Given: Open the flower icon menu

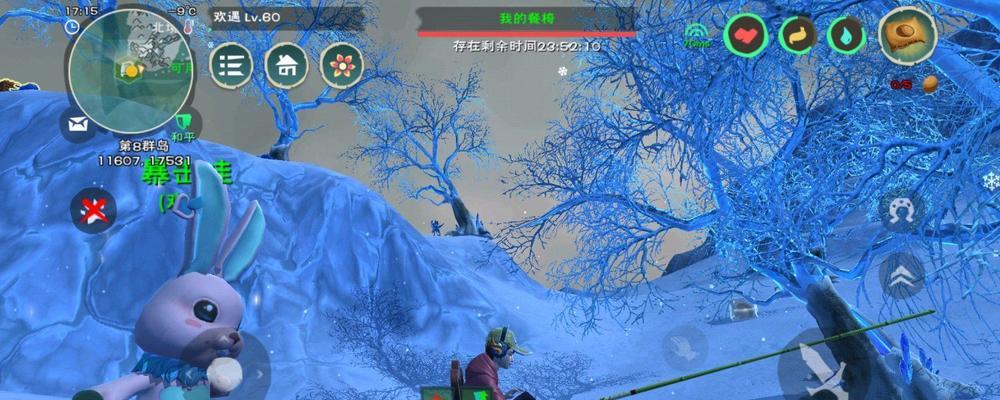Looking at the screenshot, I should [342, 66].
